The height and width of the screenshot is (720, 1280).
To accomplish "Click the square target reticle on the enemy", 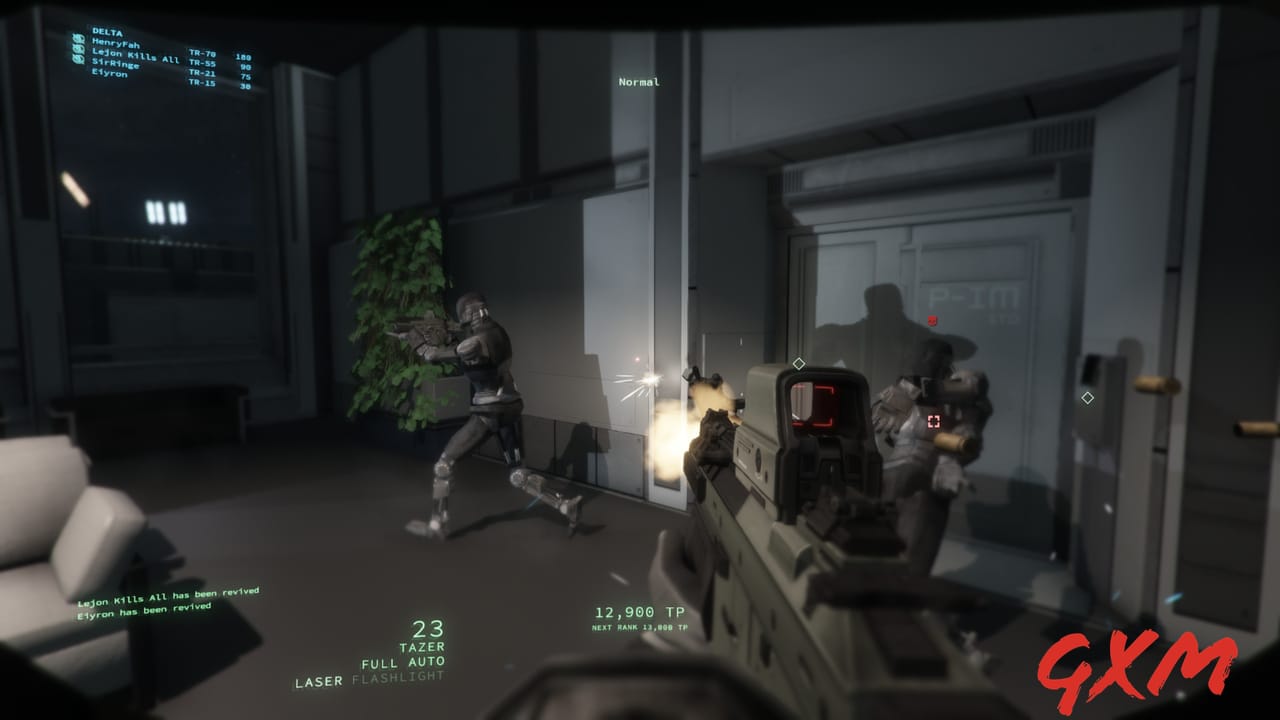I will 935,421.
